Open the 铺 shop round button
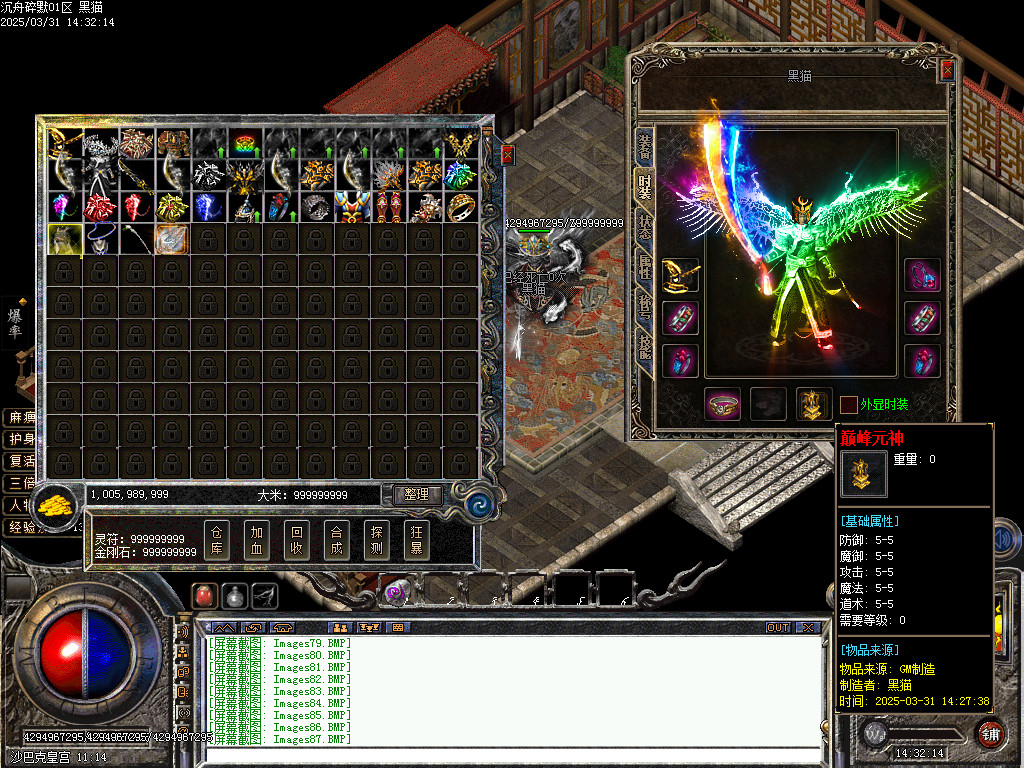 pyautogui.click(x=989, y=733)
